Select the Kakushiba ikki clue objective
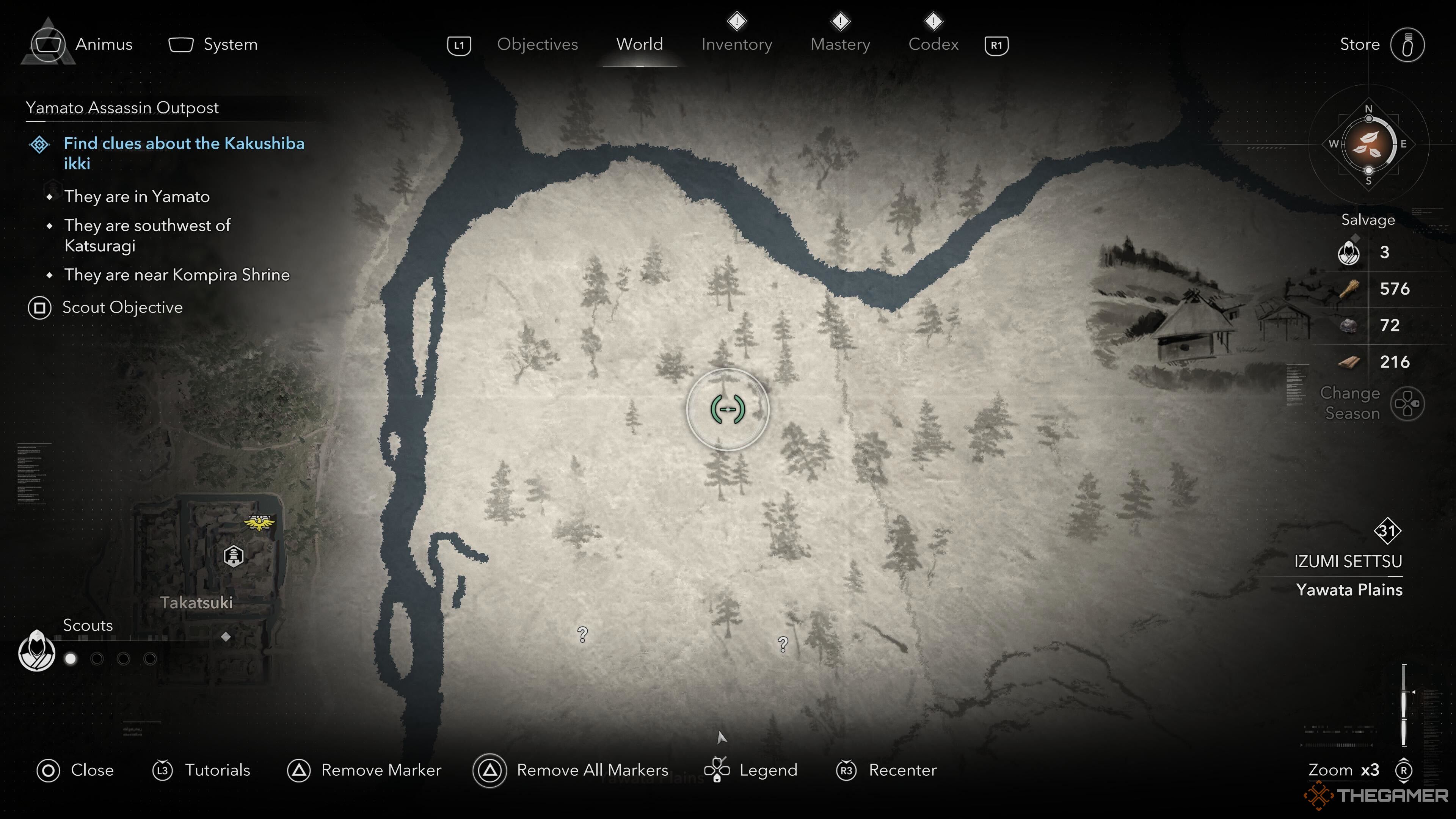This screenshot has height=819, width=1456. point(184,152)
